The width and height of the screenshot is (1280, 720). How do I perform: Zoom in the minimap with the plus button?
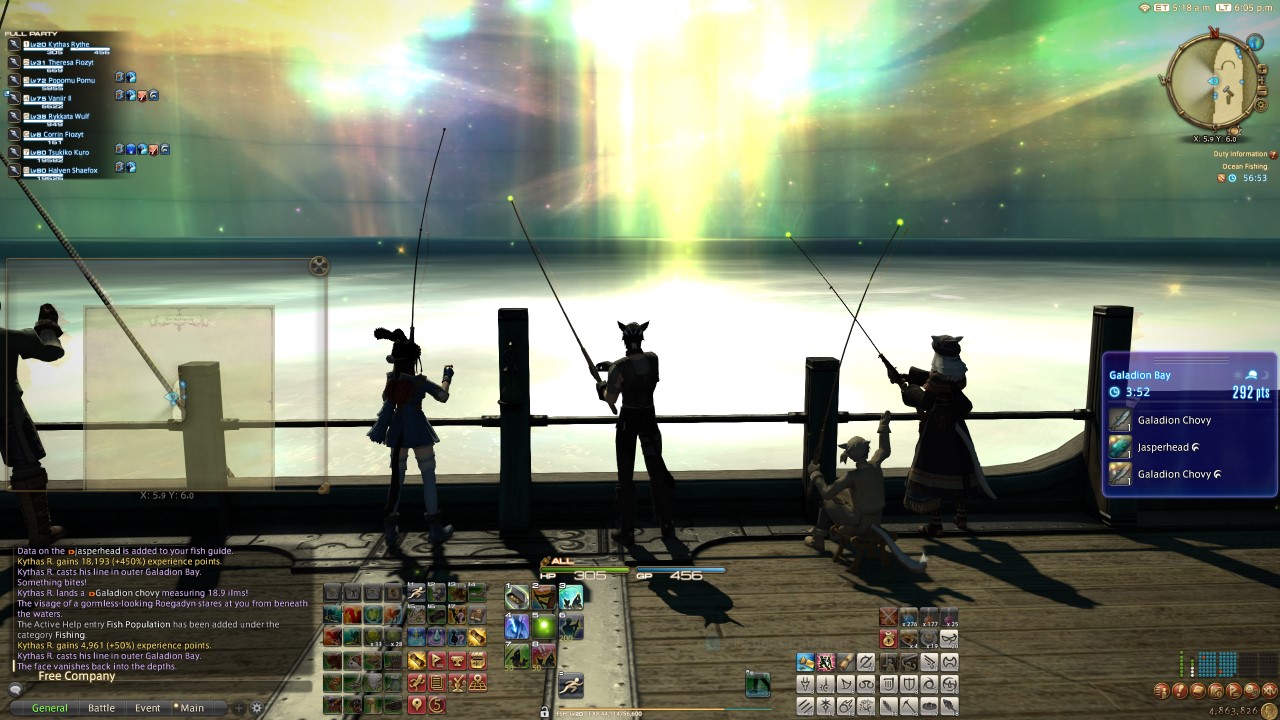pos(1262,69)
